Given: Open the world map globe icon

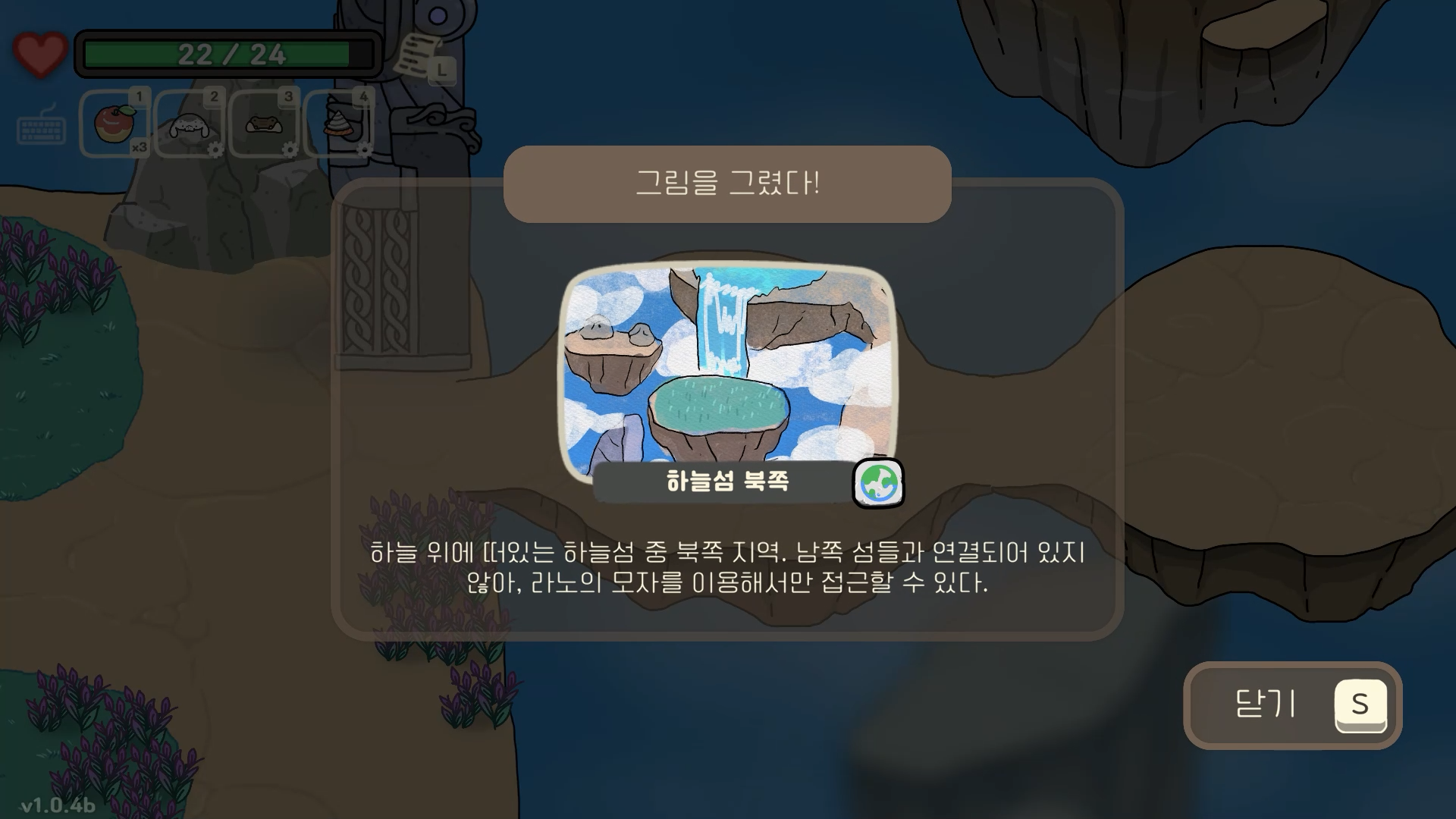Looking at the screenshot, I should (x=880, y=482).
